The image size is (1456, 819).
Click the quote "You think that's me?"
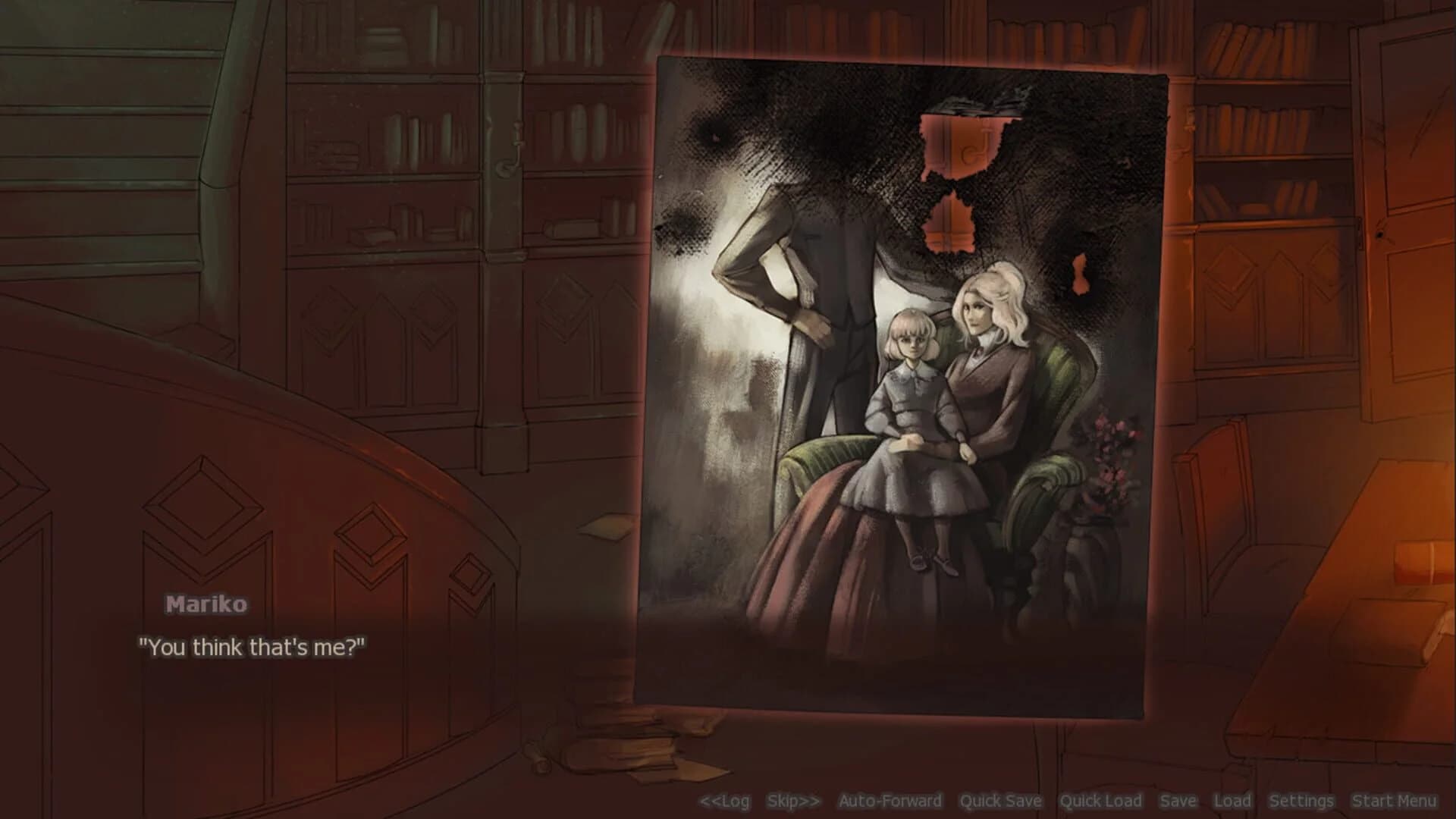254,647
